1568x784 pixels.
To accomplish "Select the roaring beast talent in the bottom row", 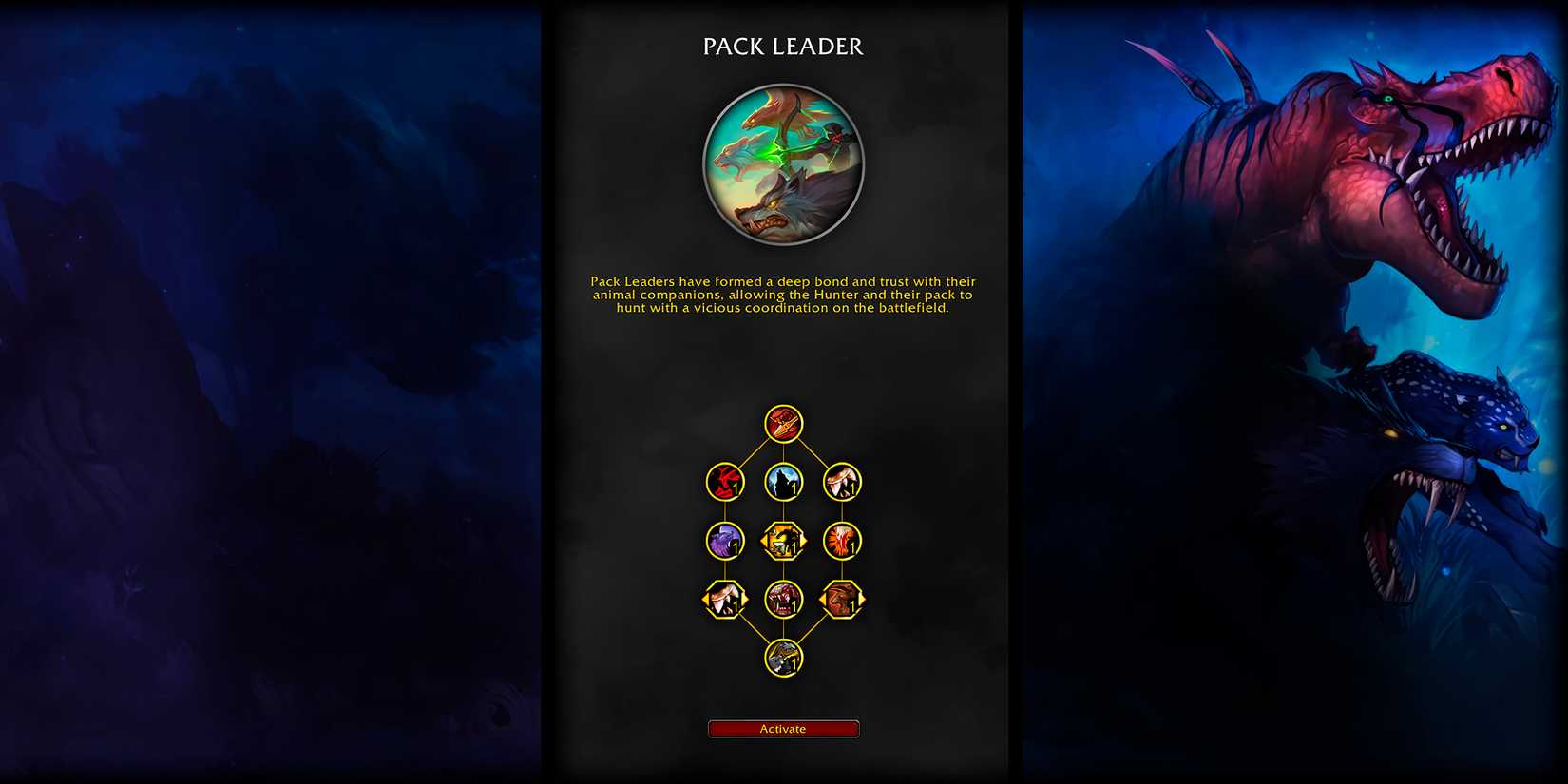I will click(x=784, y=599).
